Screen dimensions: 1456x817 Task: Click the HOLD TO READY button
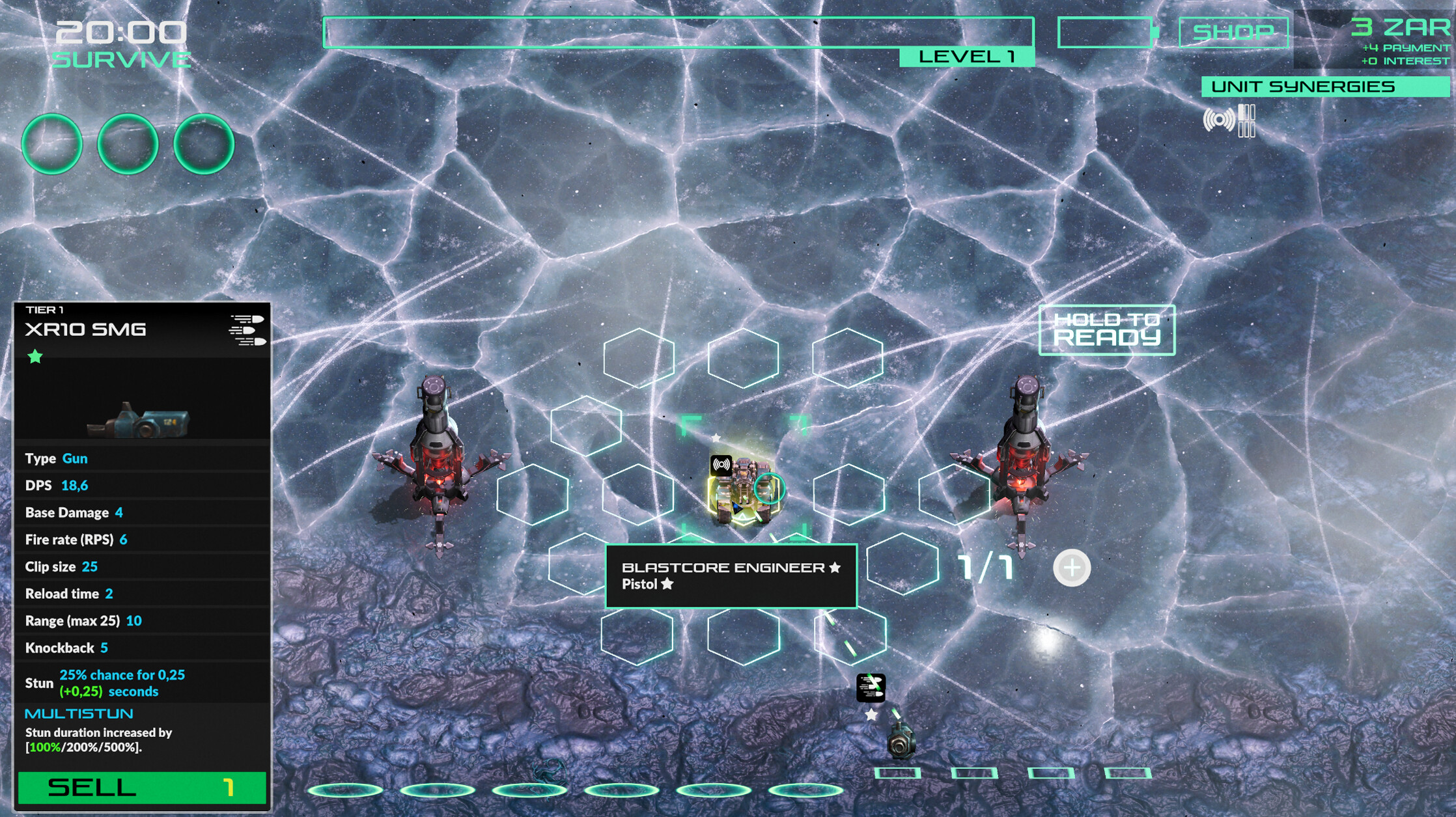pos(1106,329)
